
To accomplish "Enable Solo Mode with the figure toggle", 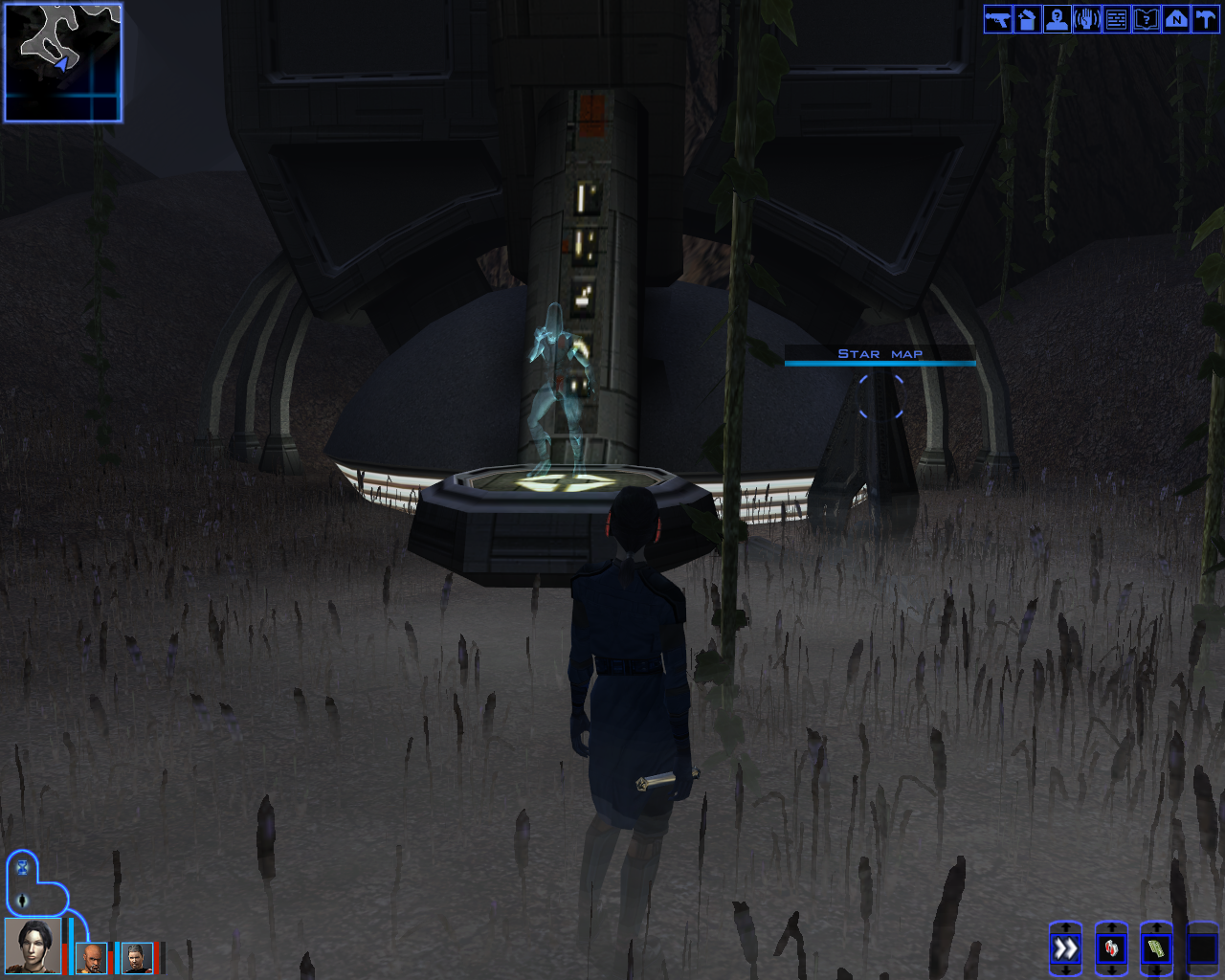I will [x=22, y=901].
